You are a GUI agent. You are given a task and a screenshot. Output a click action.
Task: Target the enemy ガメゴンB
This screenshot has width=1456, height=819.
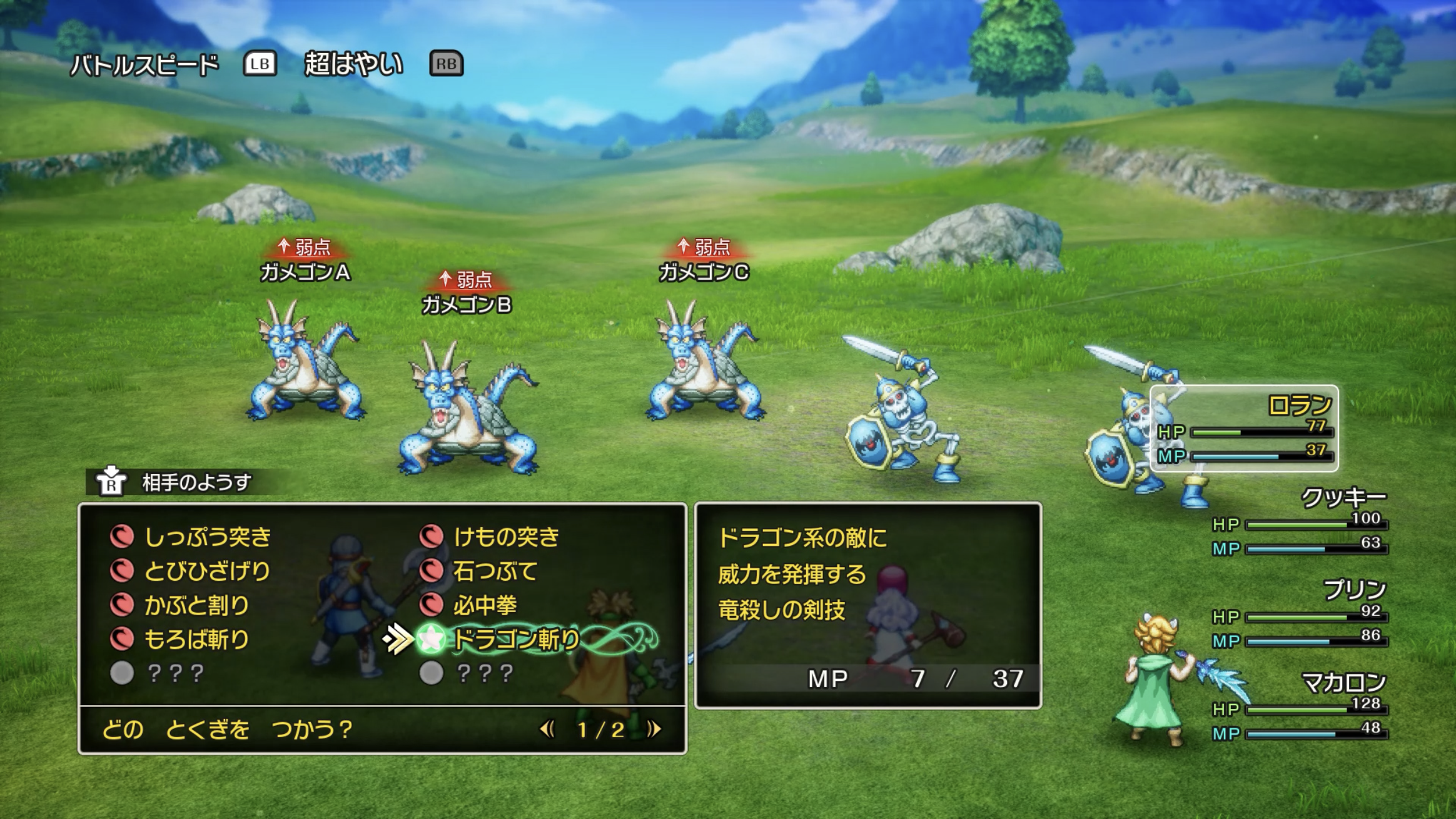pos(468,406)
